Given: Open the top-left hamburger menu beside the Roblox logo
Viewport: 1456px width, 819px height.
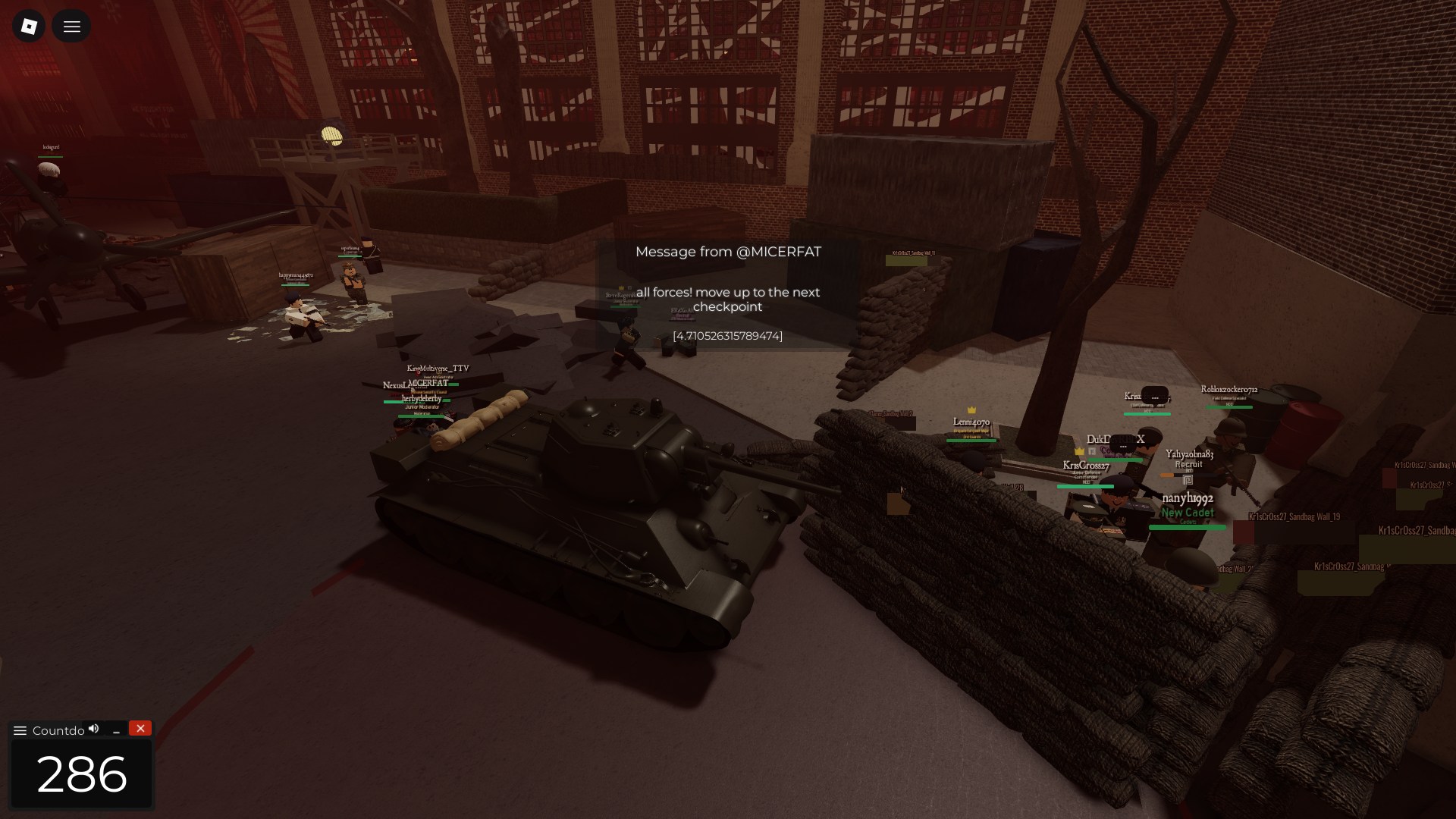Looking at the screenshot, I should click(71, 27).
